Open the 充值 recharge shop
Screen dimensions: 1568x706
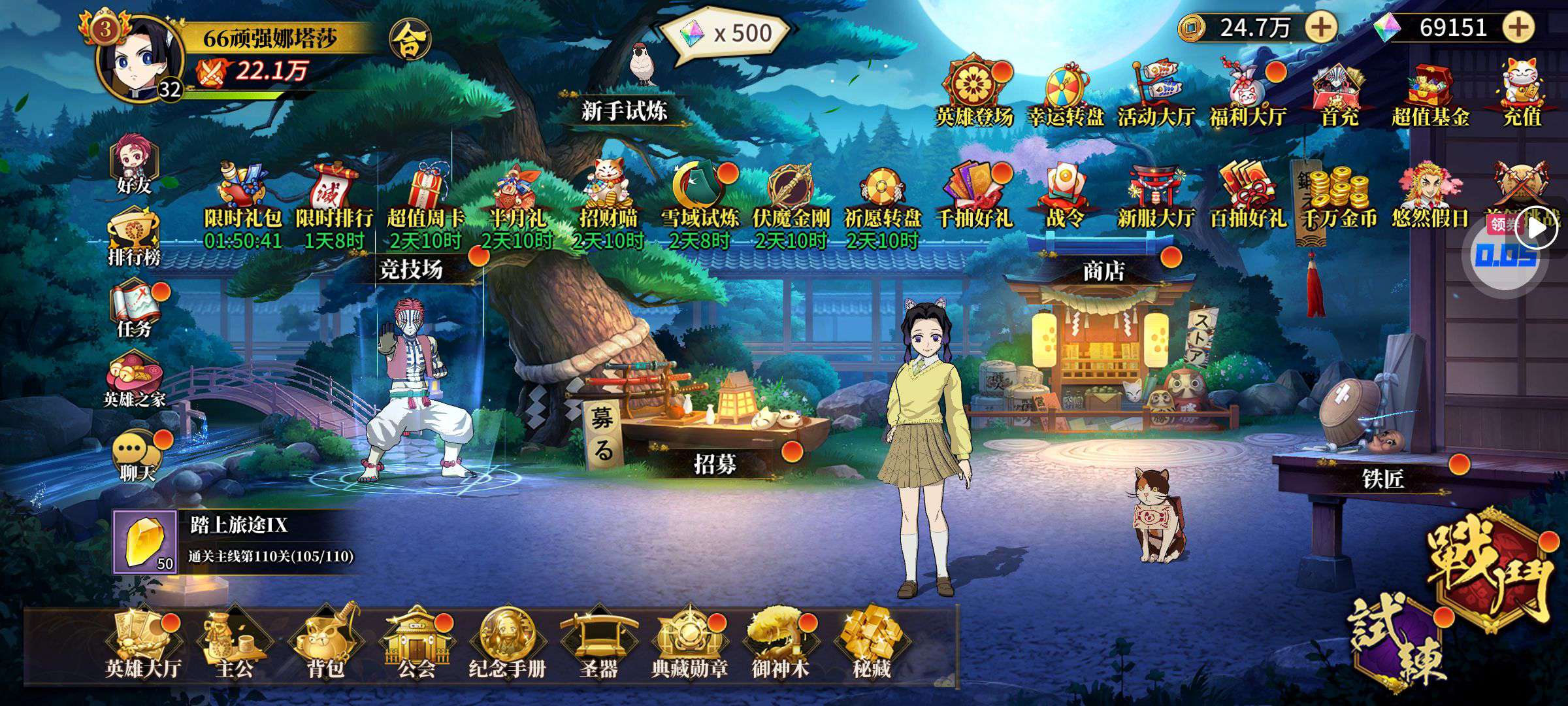pyautogui.click(x=1522, y=95)
